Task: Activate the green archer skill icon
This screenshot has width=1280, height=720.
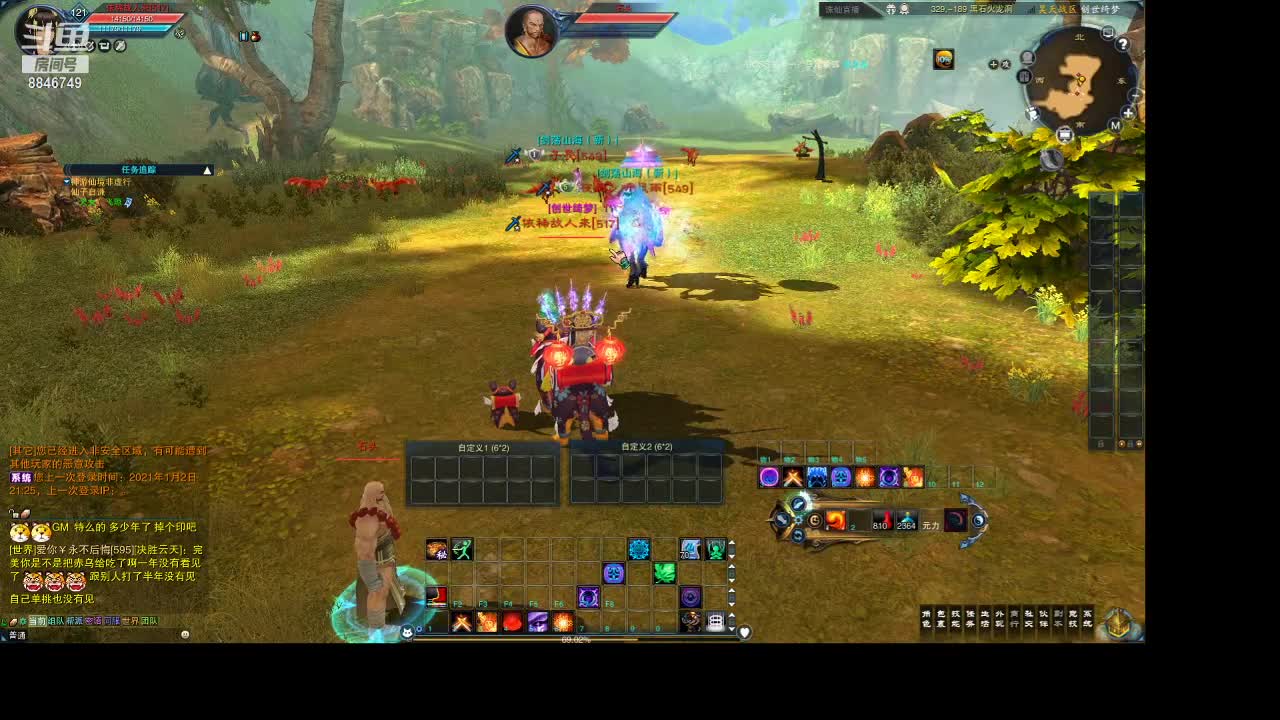Action: (x=461, y=549)
